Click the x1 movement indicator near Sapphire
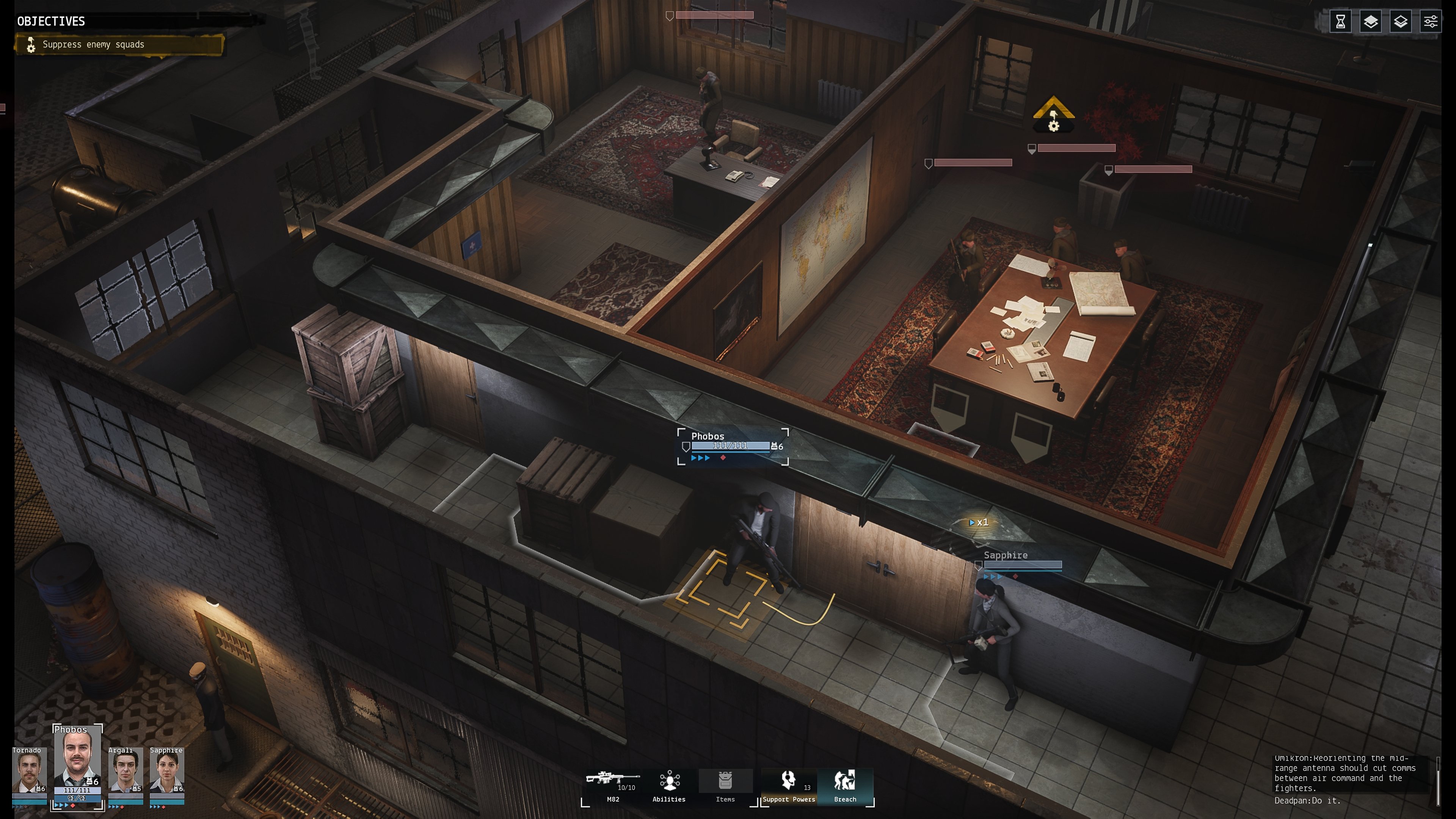1456x819 pixels. (x=979, y=523)
